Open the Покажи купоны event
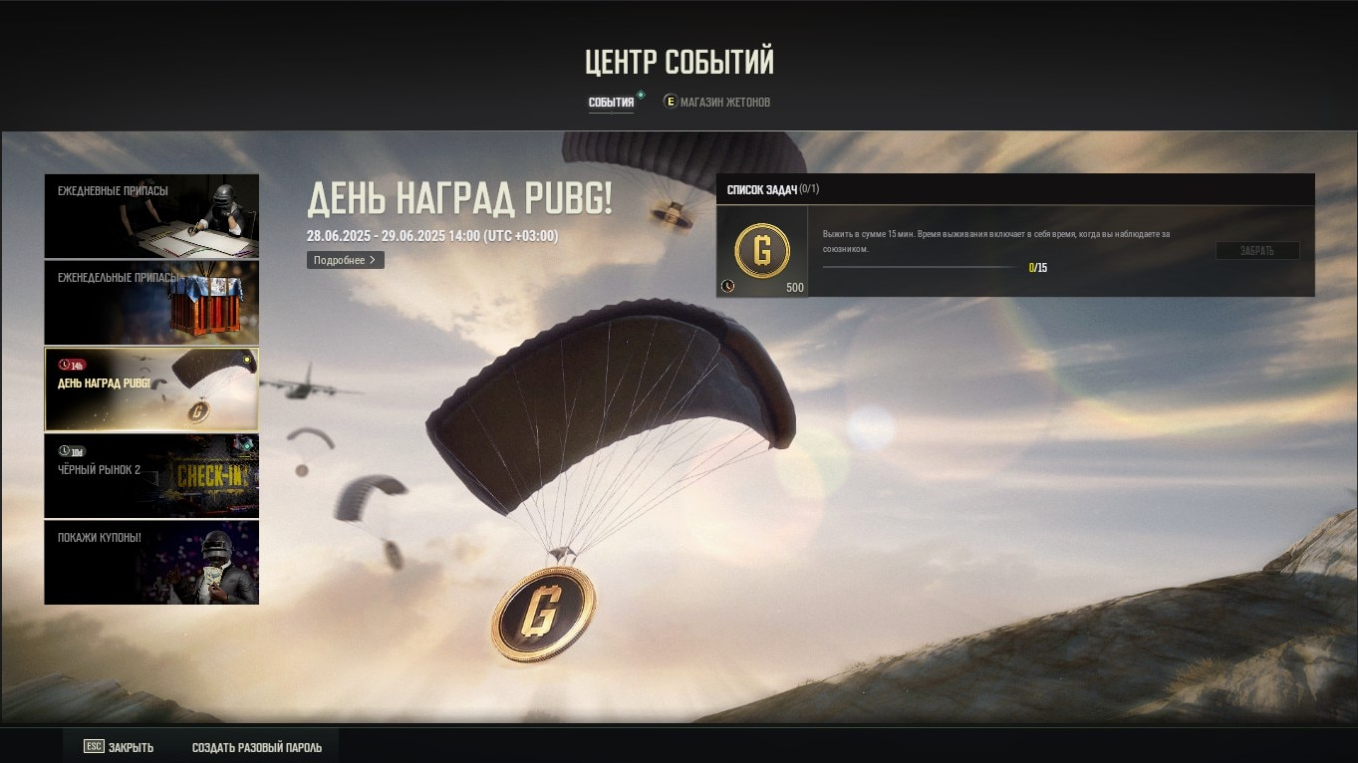1358x763 pixels. (x=151, y=561)
